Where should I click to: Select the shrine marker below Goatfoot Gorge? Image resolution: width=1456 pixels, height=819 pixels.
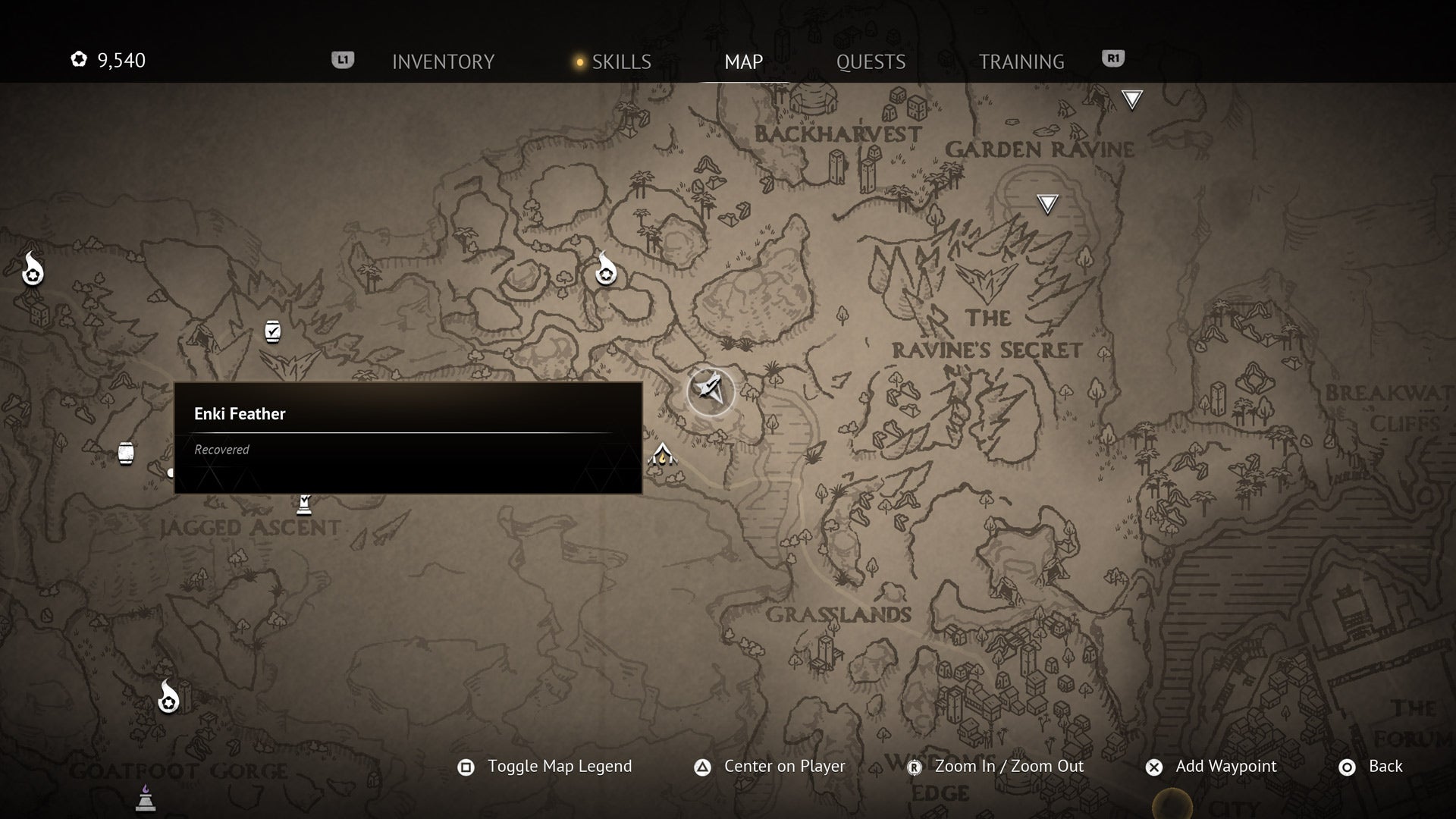coord(146,799)
